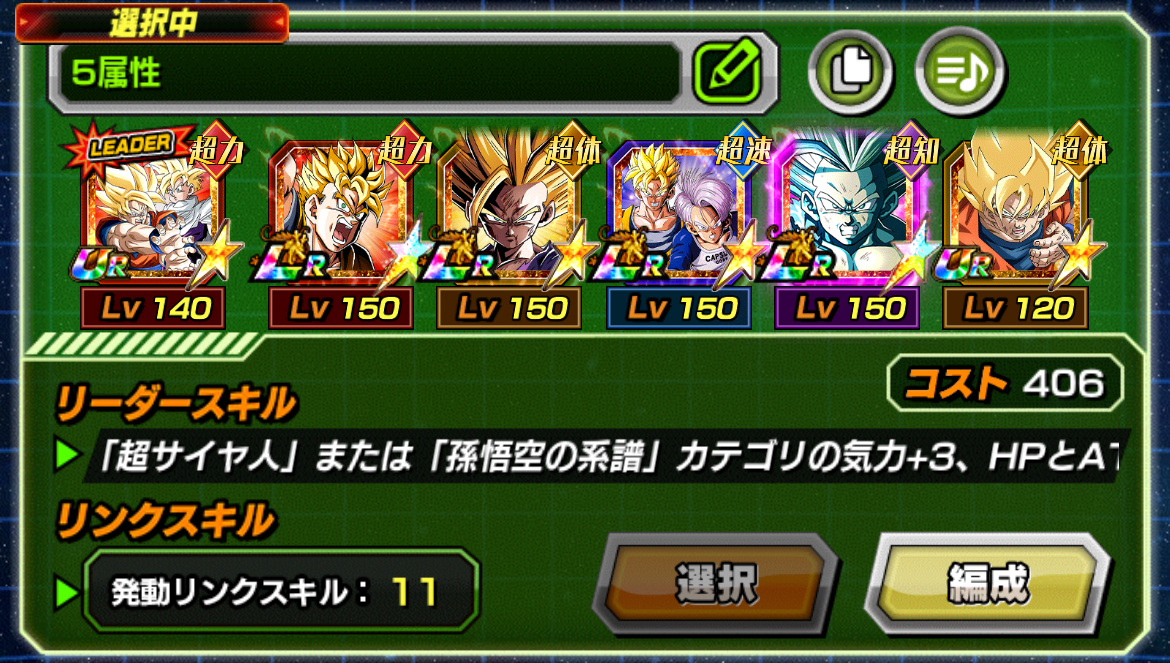Open team formation with 編成 button
This screenshot has height=663, width=1170.
[x=987, y=583]
